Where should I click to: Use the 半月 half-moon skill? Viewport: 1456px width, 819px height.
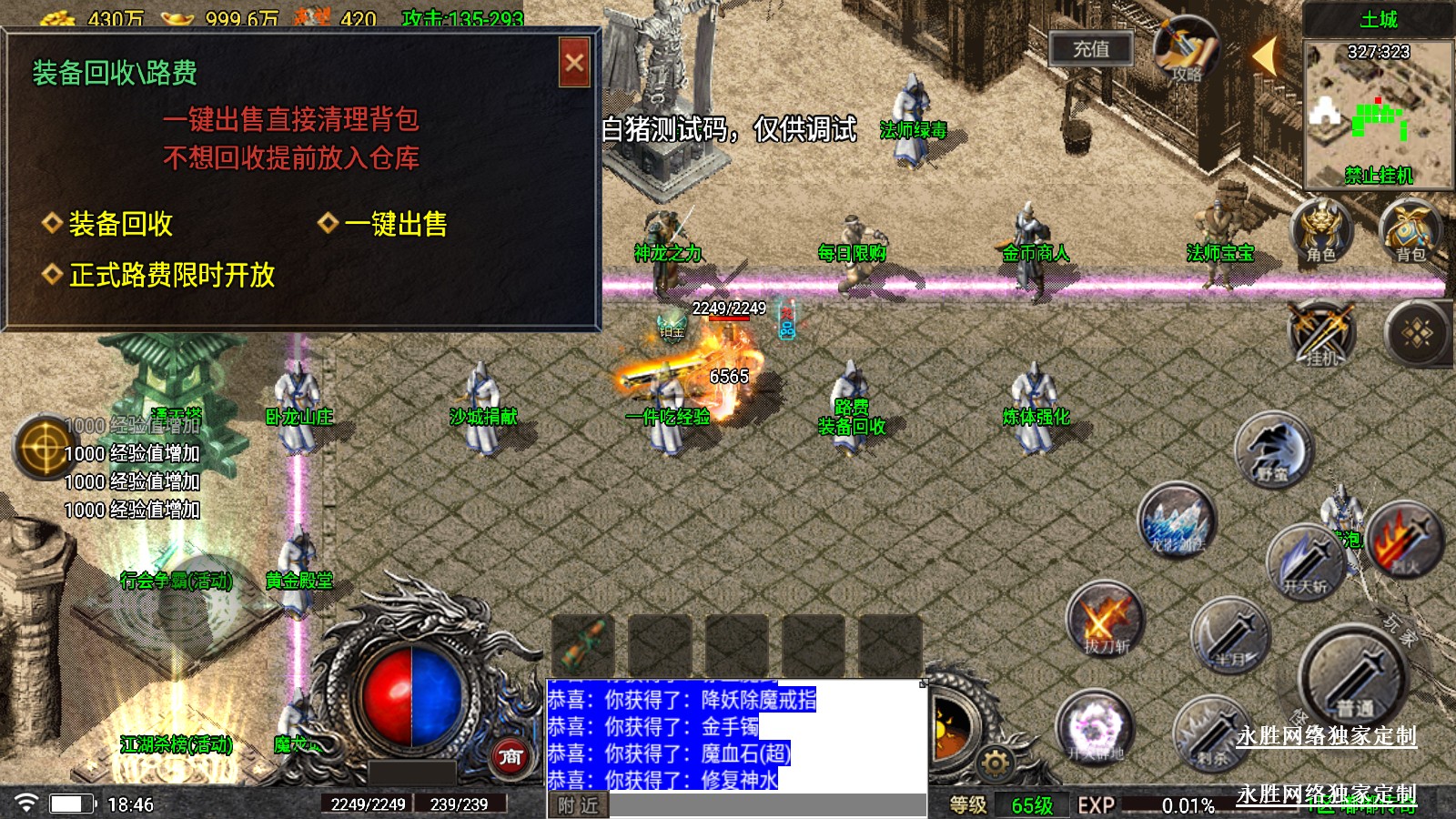coord(1230,635)
